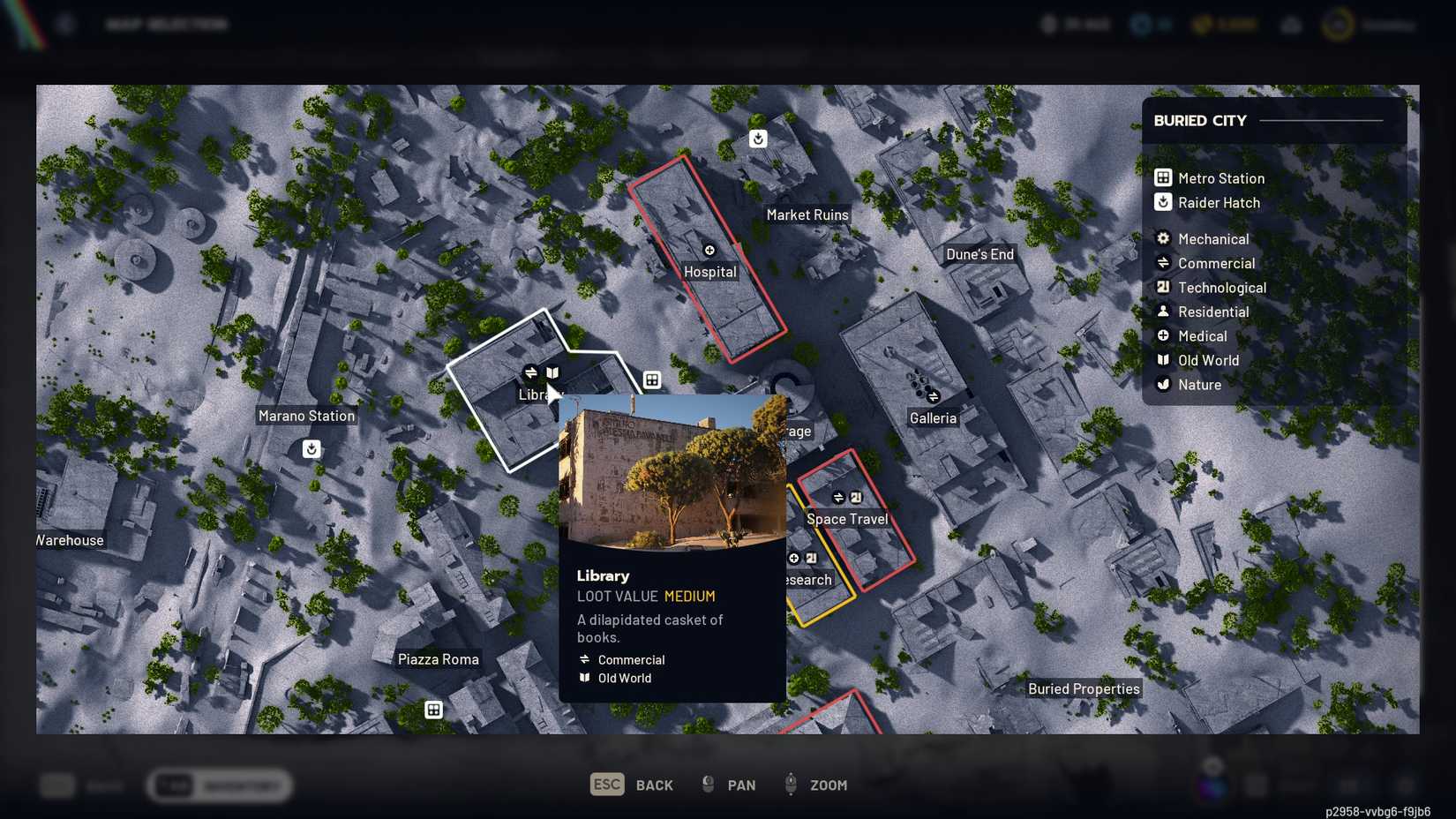Click the Mechanical gear icon in the legend
Screen dimensions: 1456x819
[1163, 238]
